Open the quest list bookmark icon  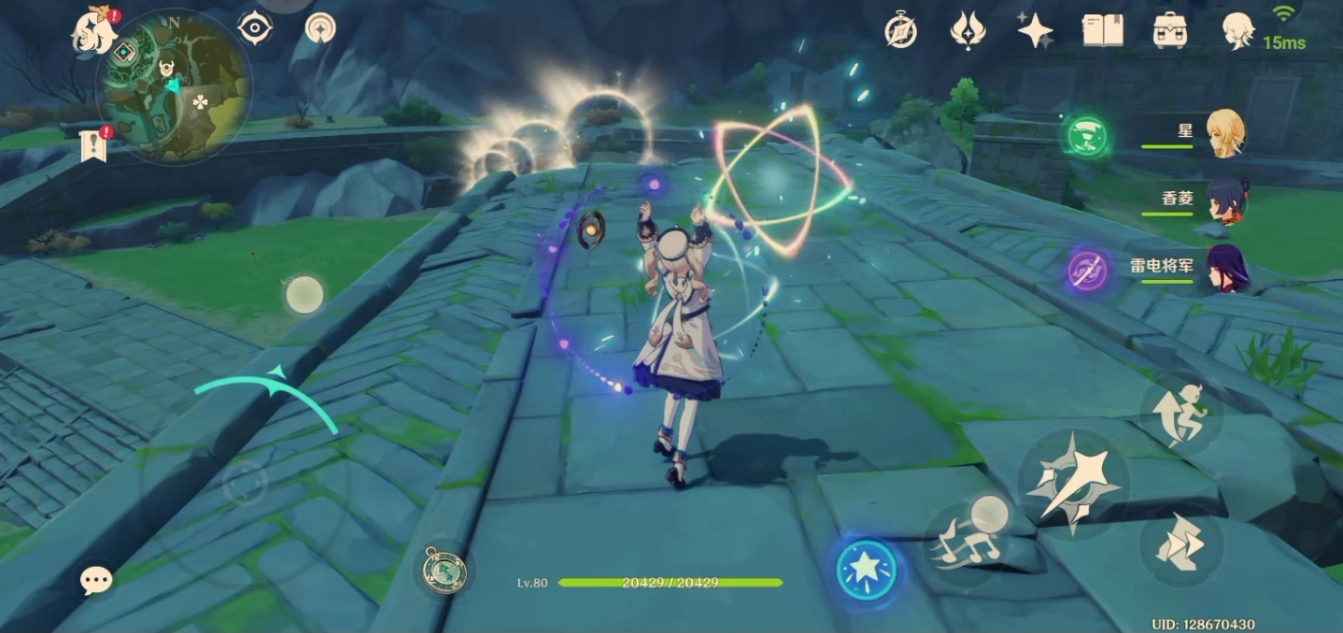(92, 146)
